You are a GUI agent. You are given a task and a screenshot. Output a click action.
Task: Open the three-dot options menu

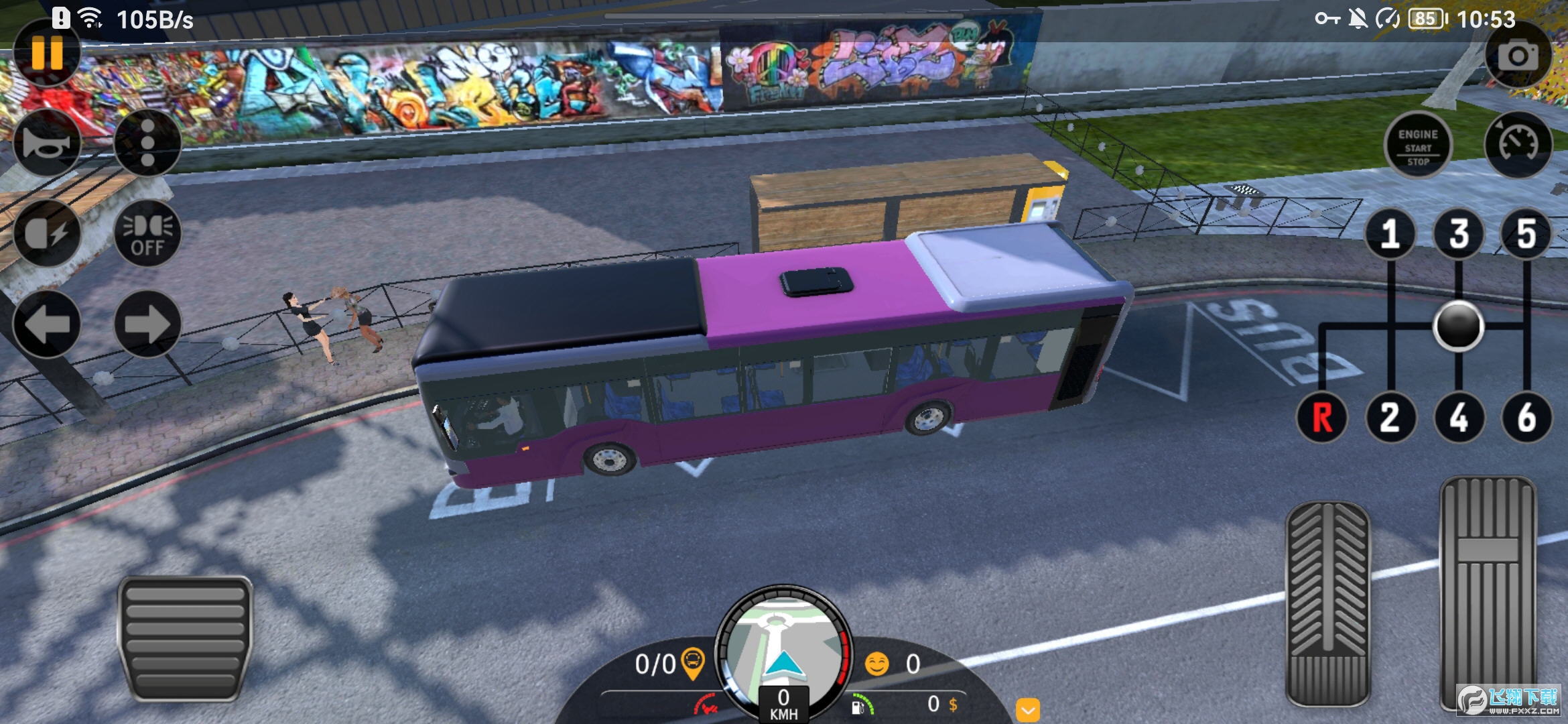[x=147, y=143]
